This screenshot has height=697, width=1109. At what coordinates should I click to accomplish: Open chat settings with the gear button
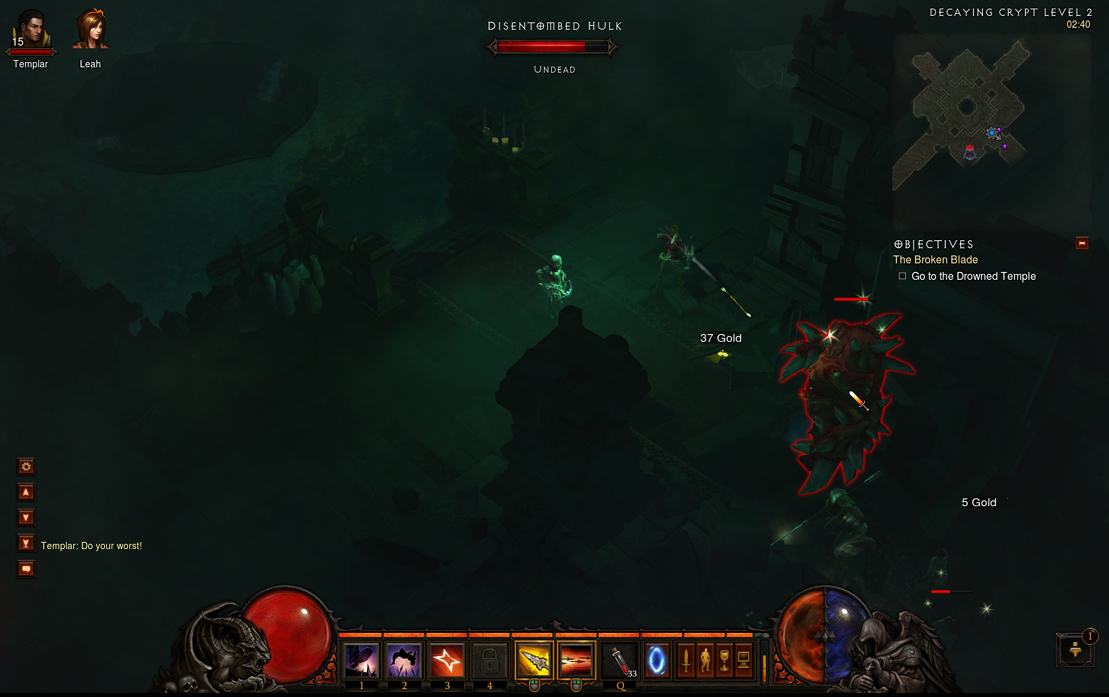[27, 466]
